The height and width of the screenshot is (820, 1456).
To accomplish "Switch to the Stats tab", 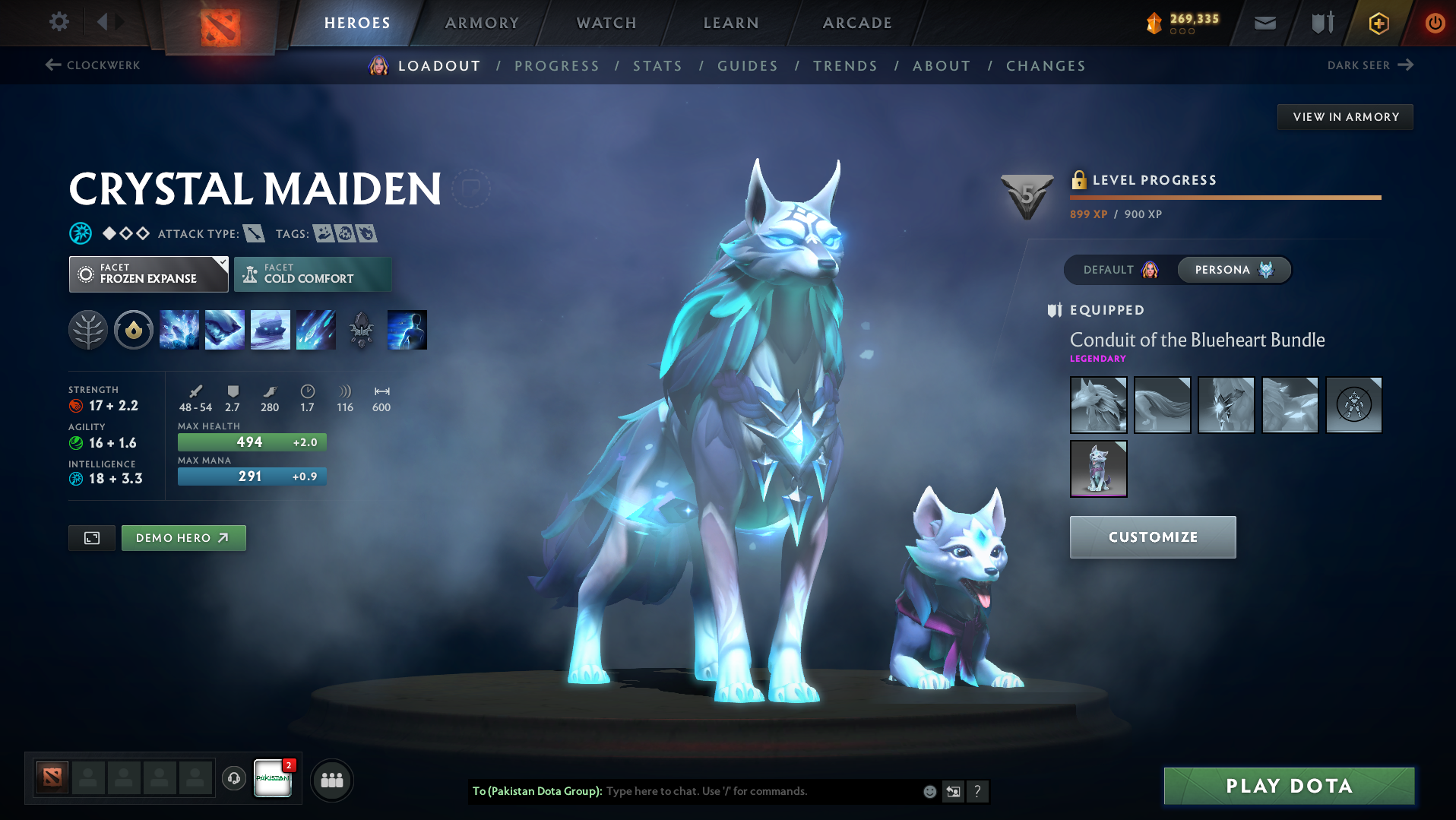I will click(x=657, y=65).
